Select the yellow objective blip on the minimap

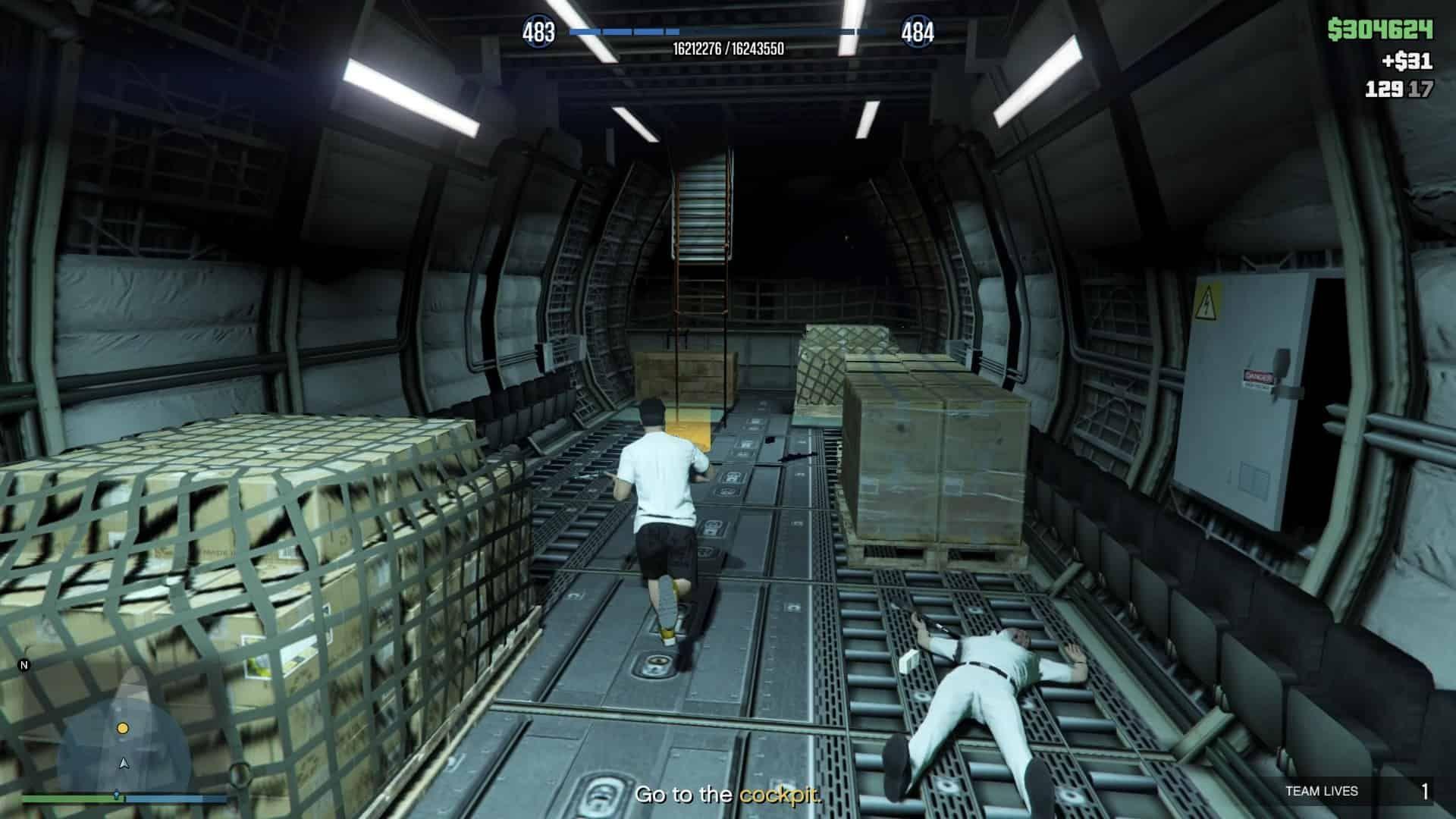tap(123, 728)
